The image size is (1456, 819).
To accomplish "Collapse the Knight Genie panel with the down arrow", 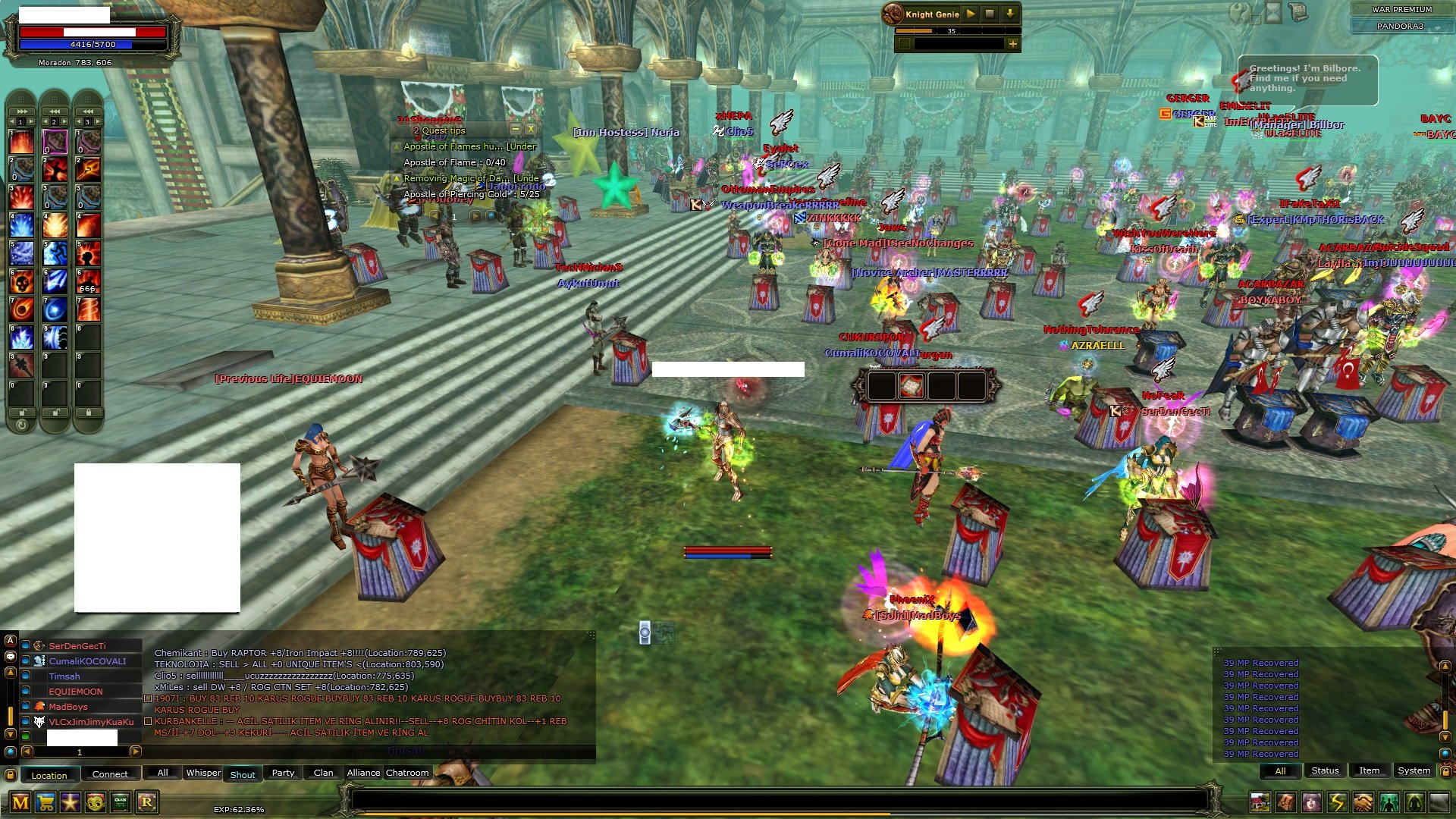I will coord(1010,14).
